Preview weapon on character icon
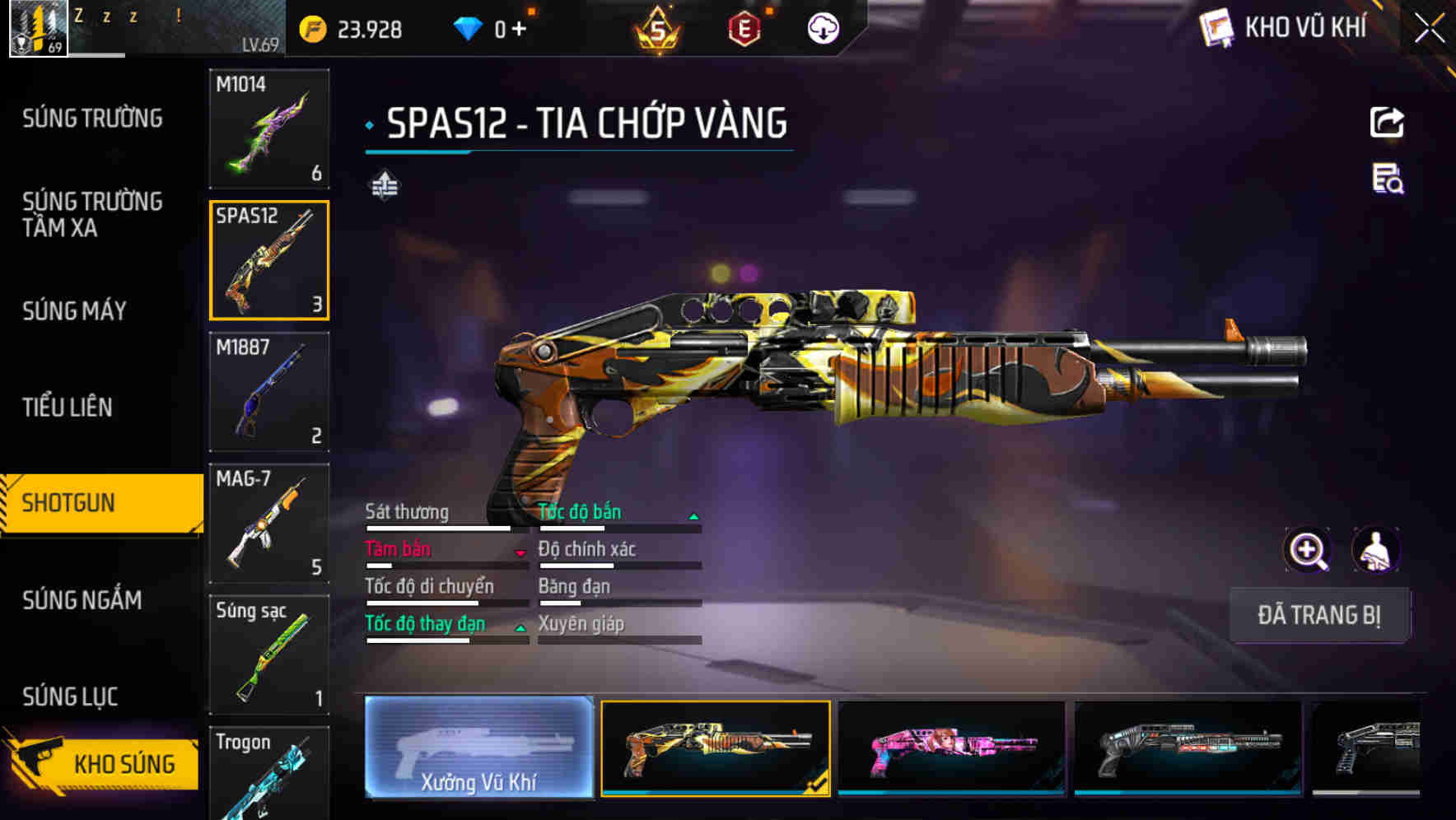This screenshot has height=820, width=1456. pos(1376,550)
